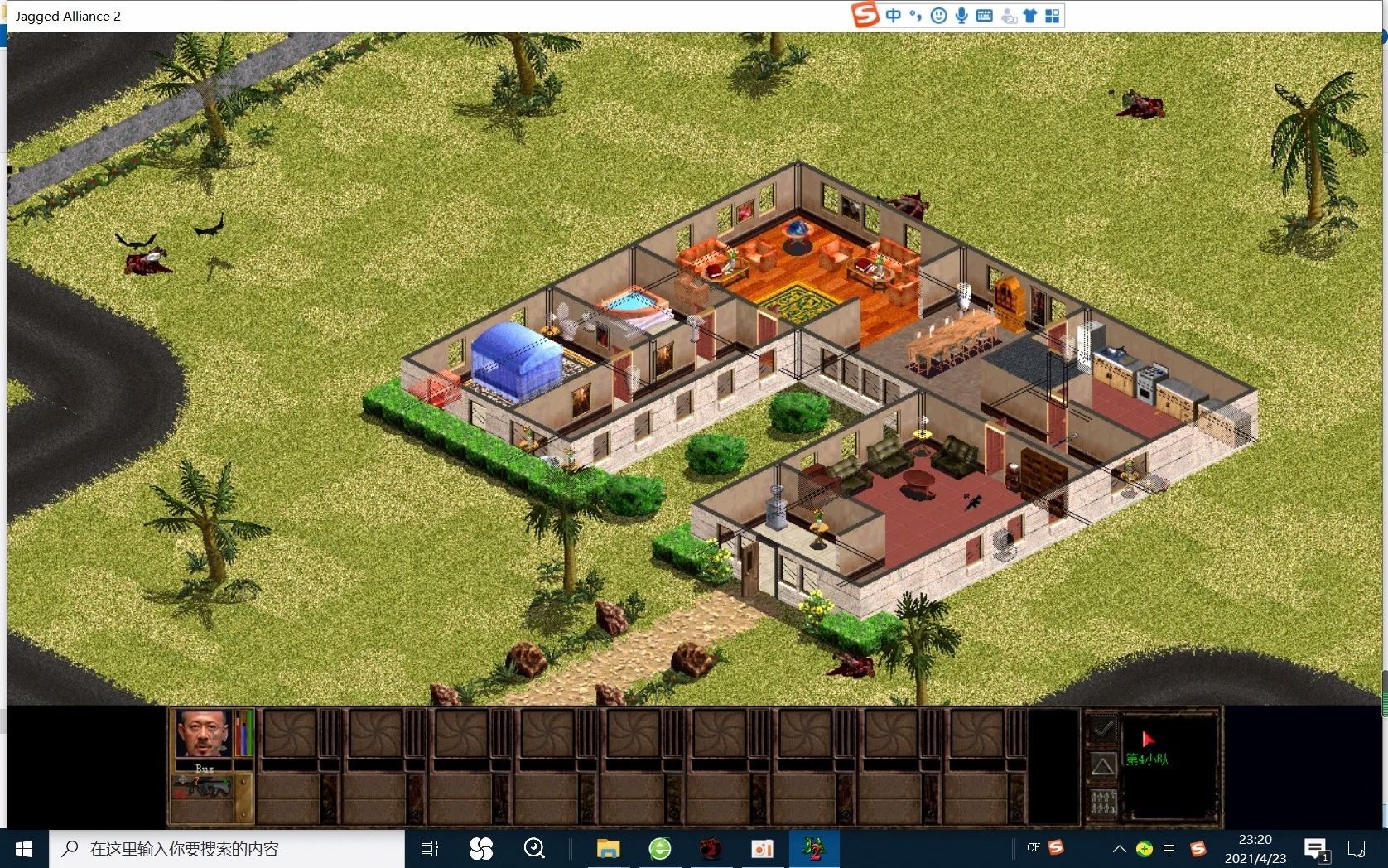Open Jagged Alliance 2 taskbar icon

pyautogui.click(x=814, y=849)
